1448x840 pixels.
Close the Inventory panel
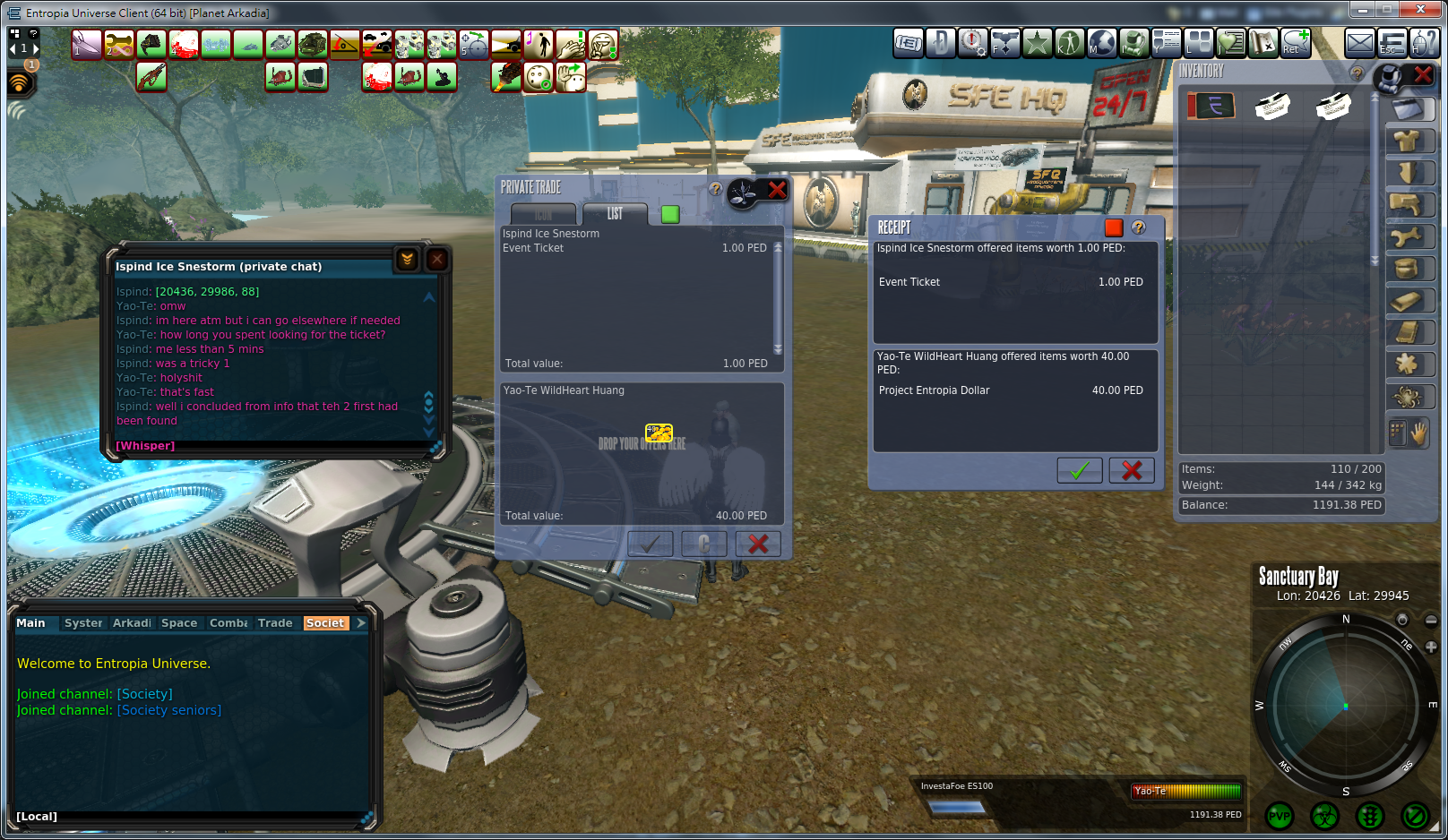point(1423,75)
